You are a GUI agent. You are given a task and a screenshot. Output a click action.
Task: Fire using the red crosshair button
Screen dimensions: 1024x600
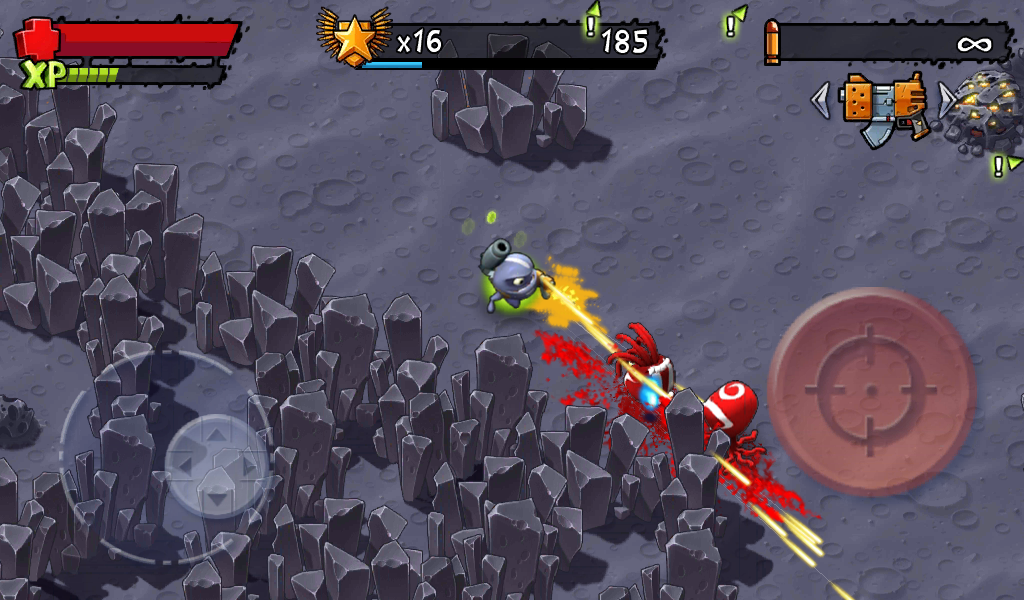tap(871, 391)
